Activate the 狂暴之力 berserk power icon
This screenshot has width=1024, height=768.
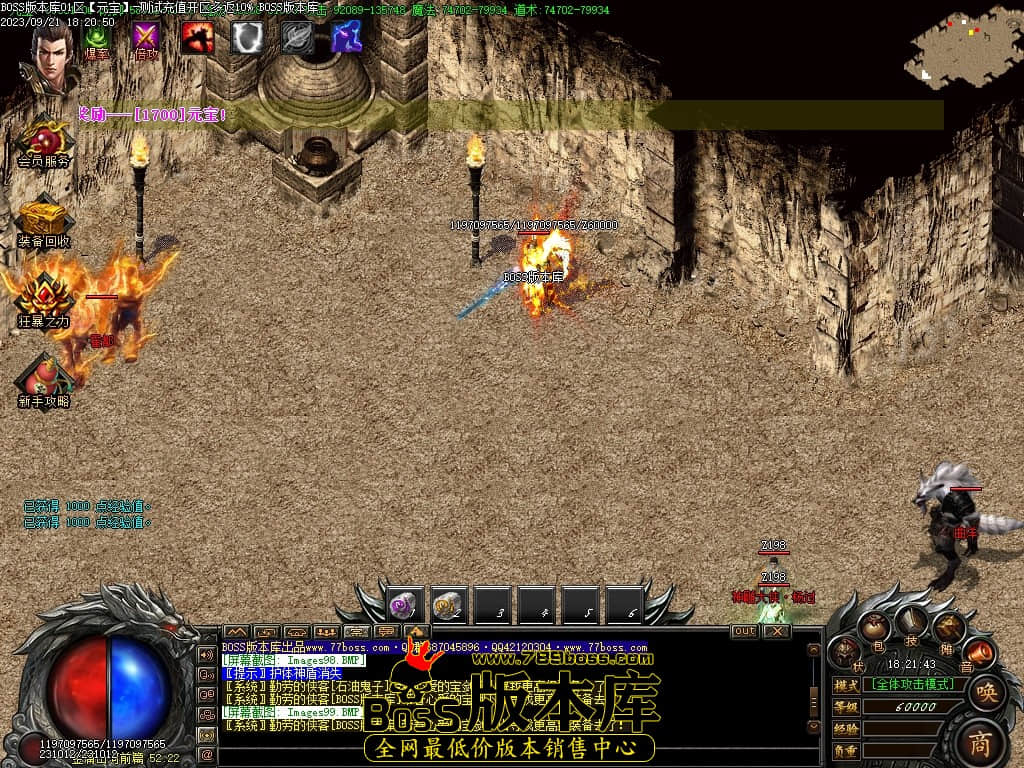43,298
